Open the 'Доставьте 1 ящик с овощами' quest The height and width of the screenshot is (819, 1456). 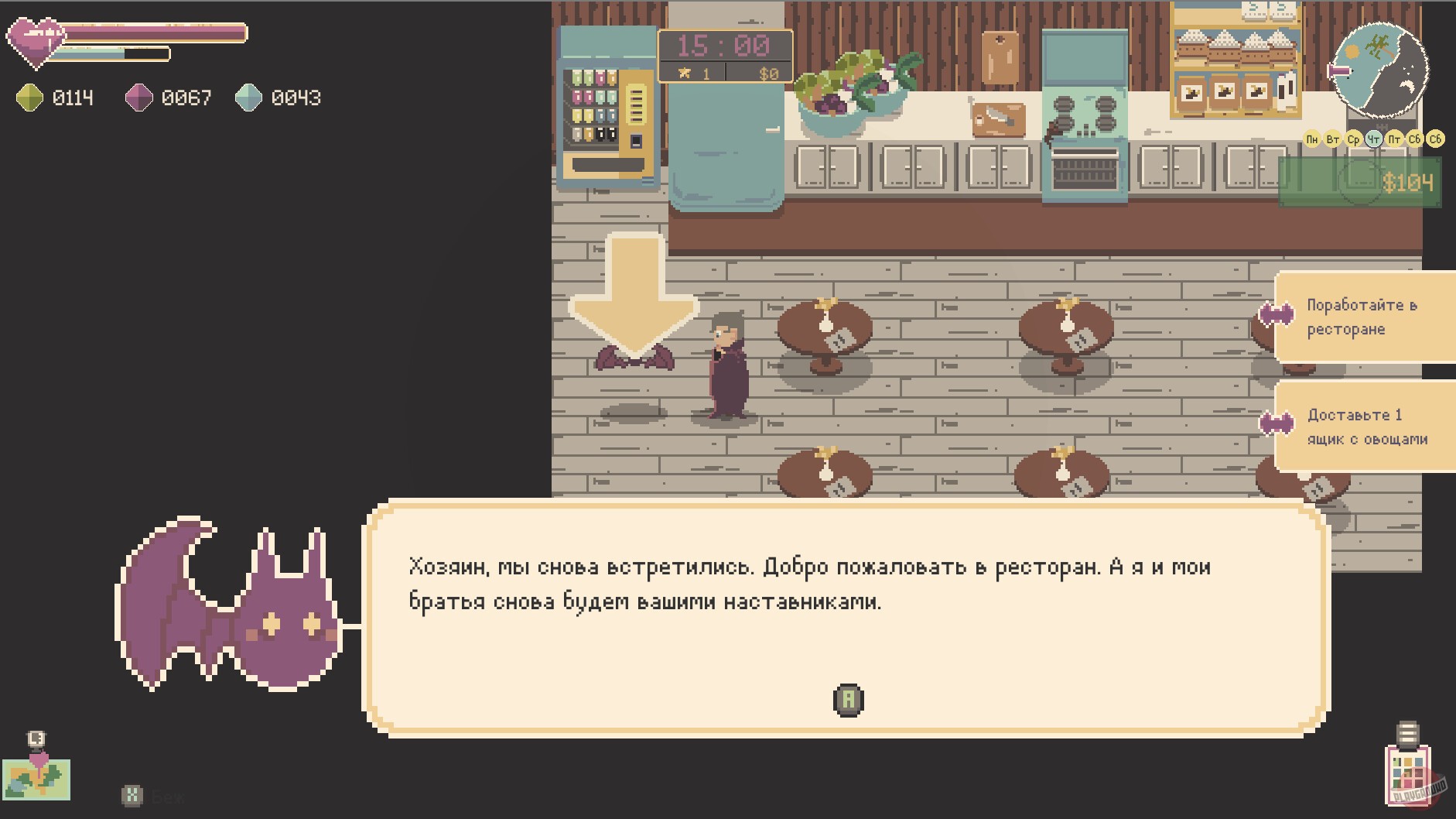(1365, 426)
